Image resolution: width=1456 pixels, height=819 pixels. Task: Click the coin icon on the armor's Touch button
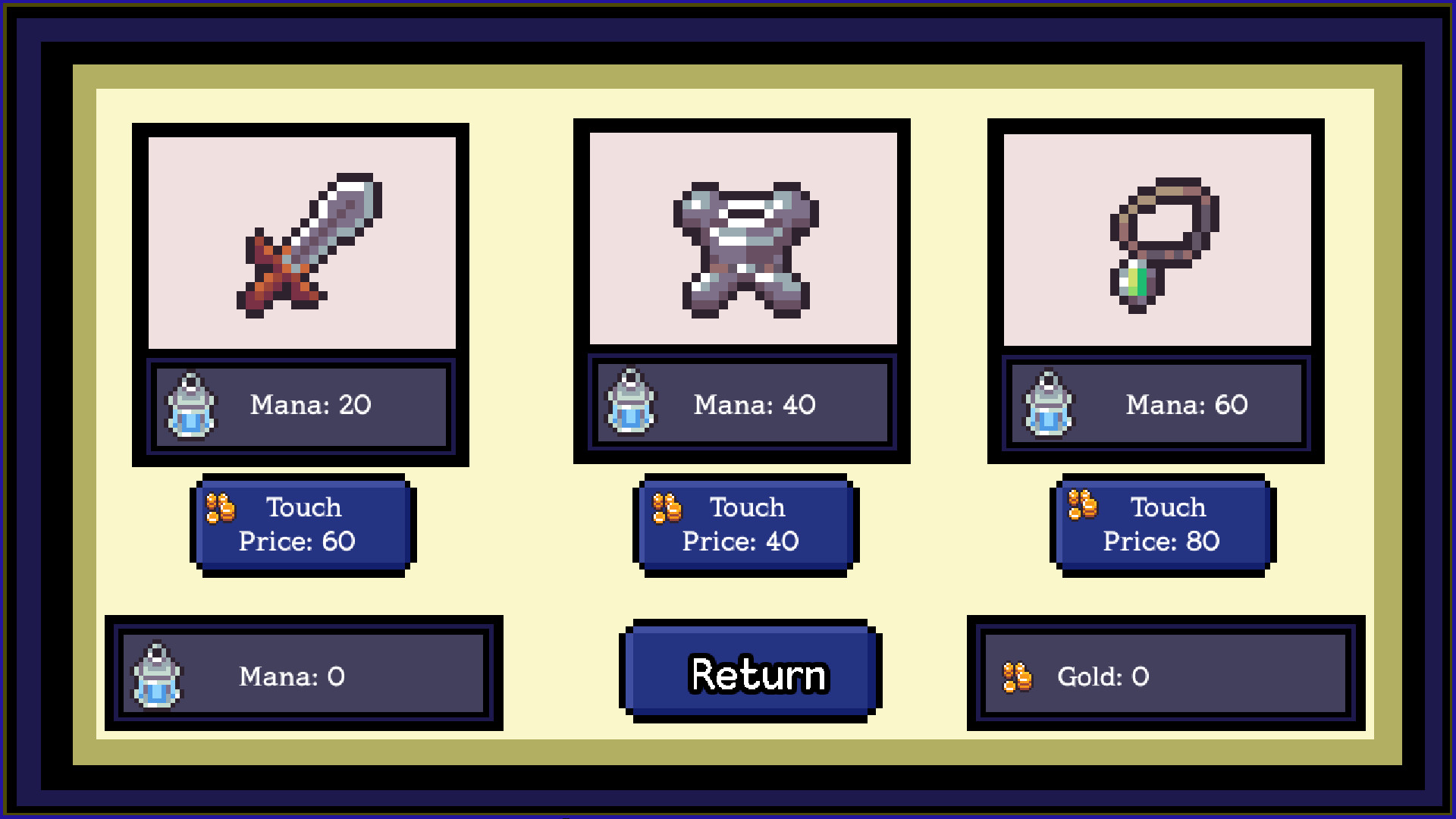click(x=664, y=508)
